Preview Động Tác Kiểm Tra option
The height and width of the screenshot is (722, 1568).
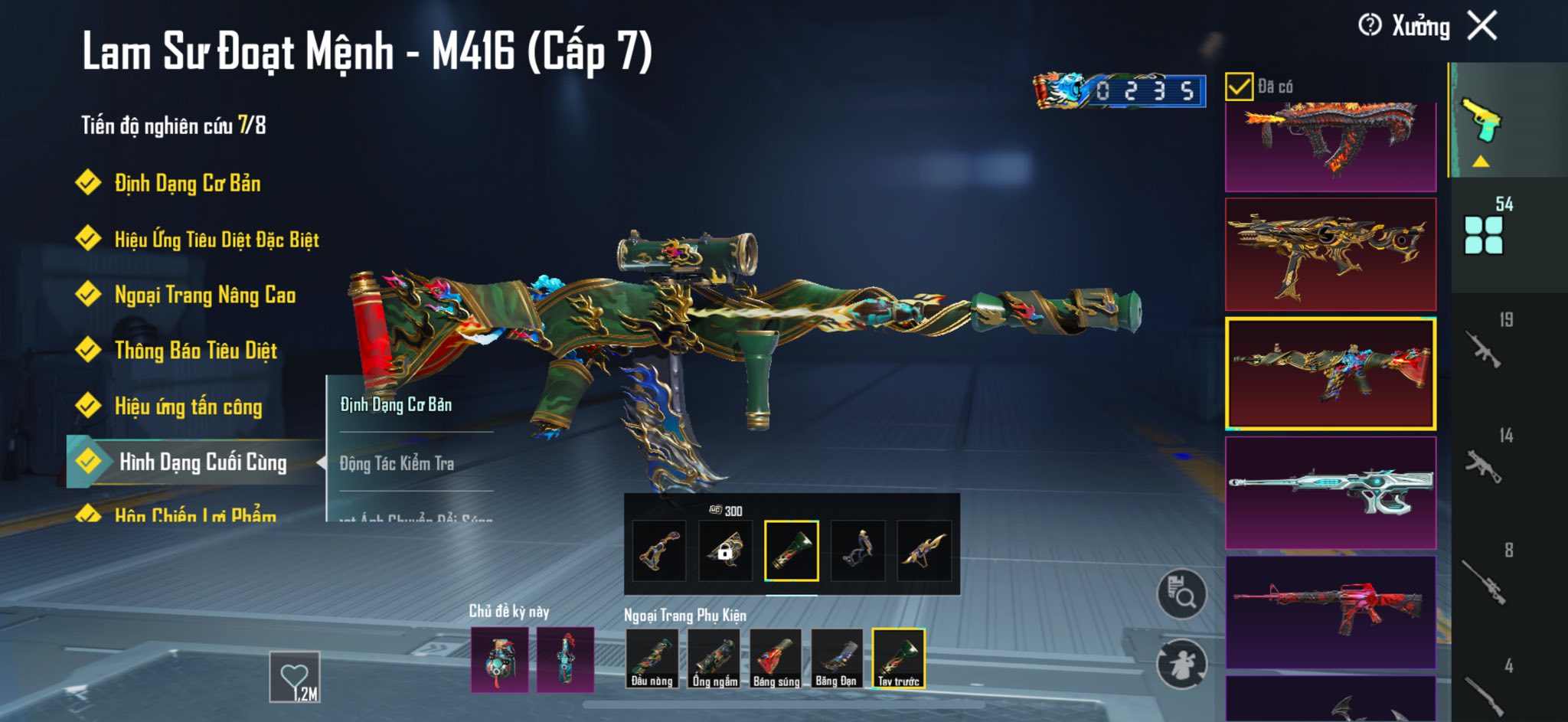pyautogui.click(x=397, y=463)
